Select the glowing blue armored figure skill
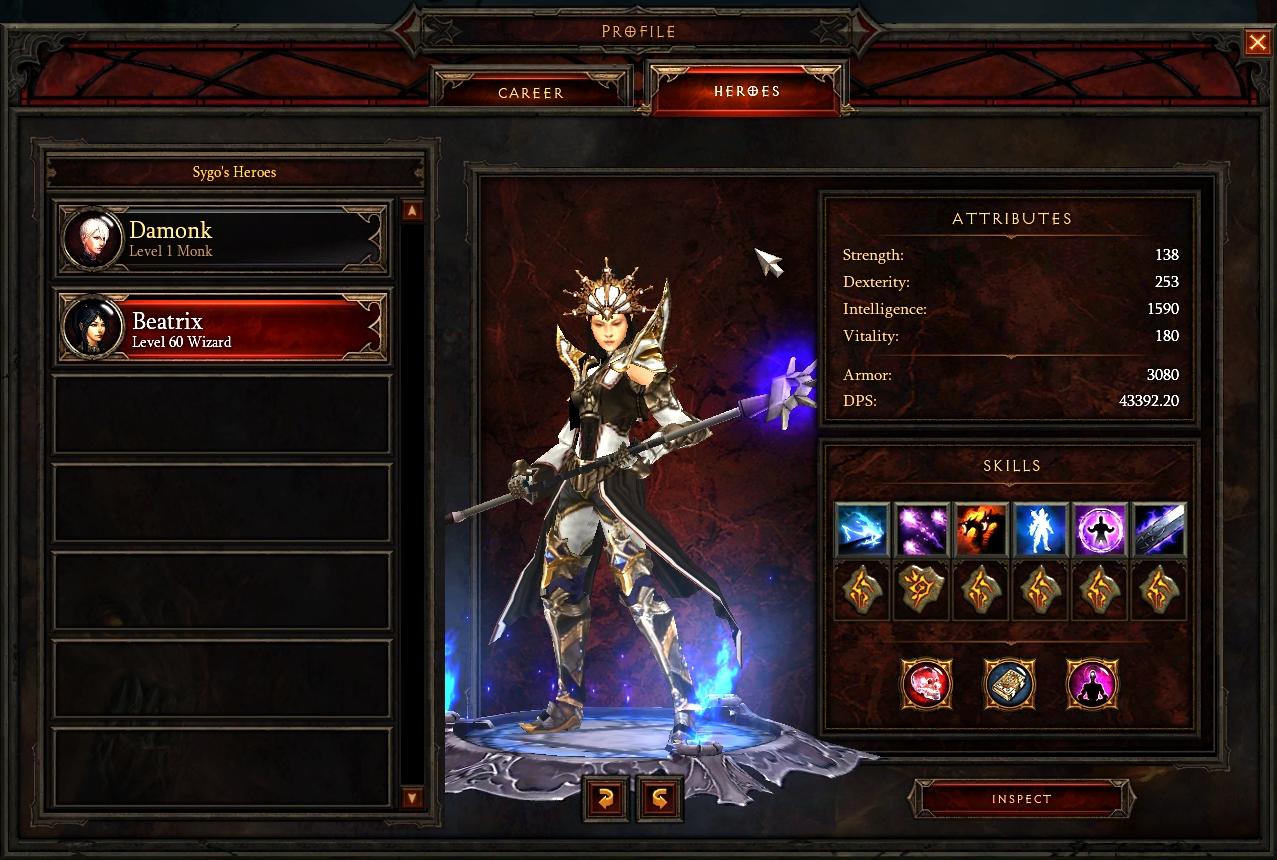 [x=1040, y=529]
